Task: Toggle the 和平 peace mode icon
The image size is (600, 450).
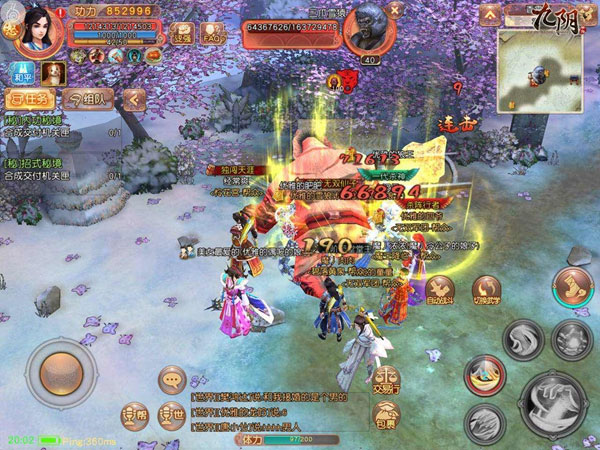Action: tap(20, 72)
